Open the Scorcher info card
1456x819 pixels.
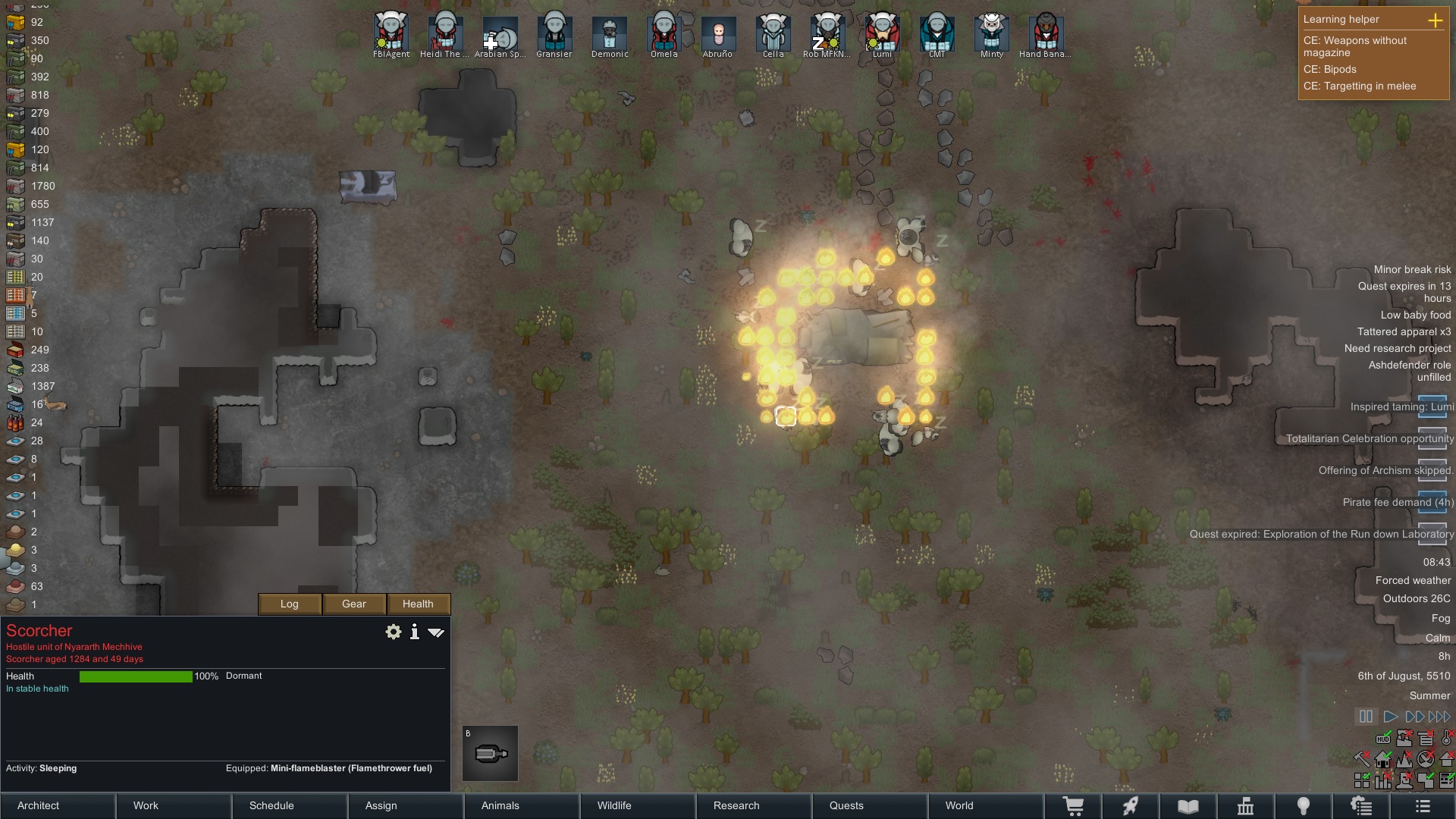tap(415, 632)
